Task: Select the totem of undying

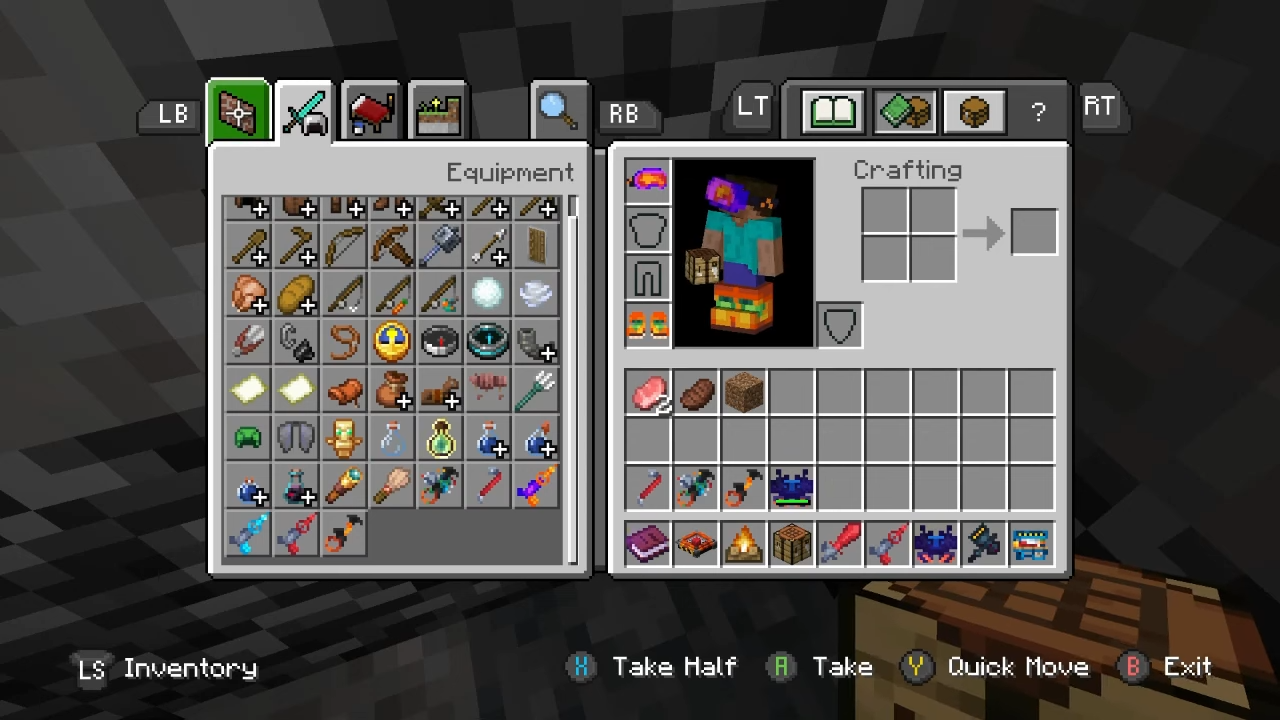Action: (343, 437)
